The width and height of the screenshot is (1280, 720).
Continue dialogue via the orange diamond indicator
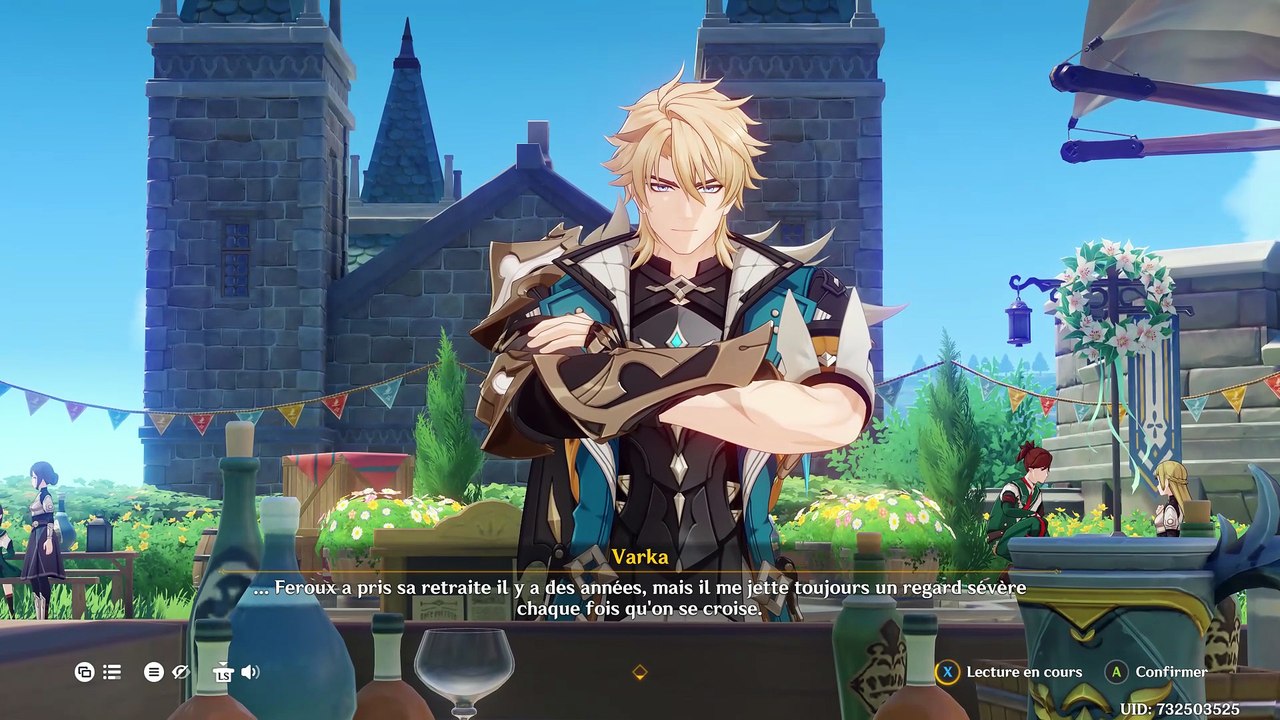pyautogui.click(x=640, y=673)
